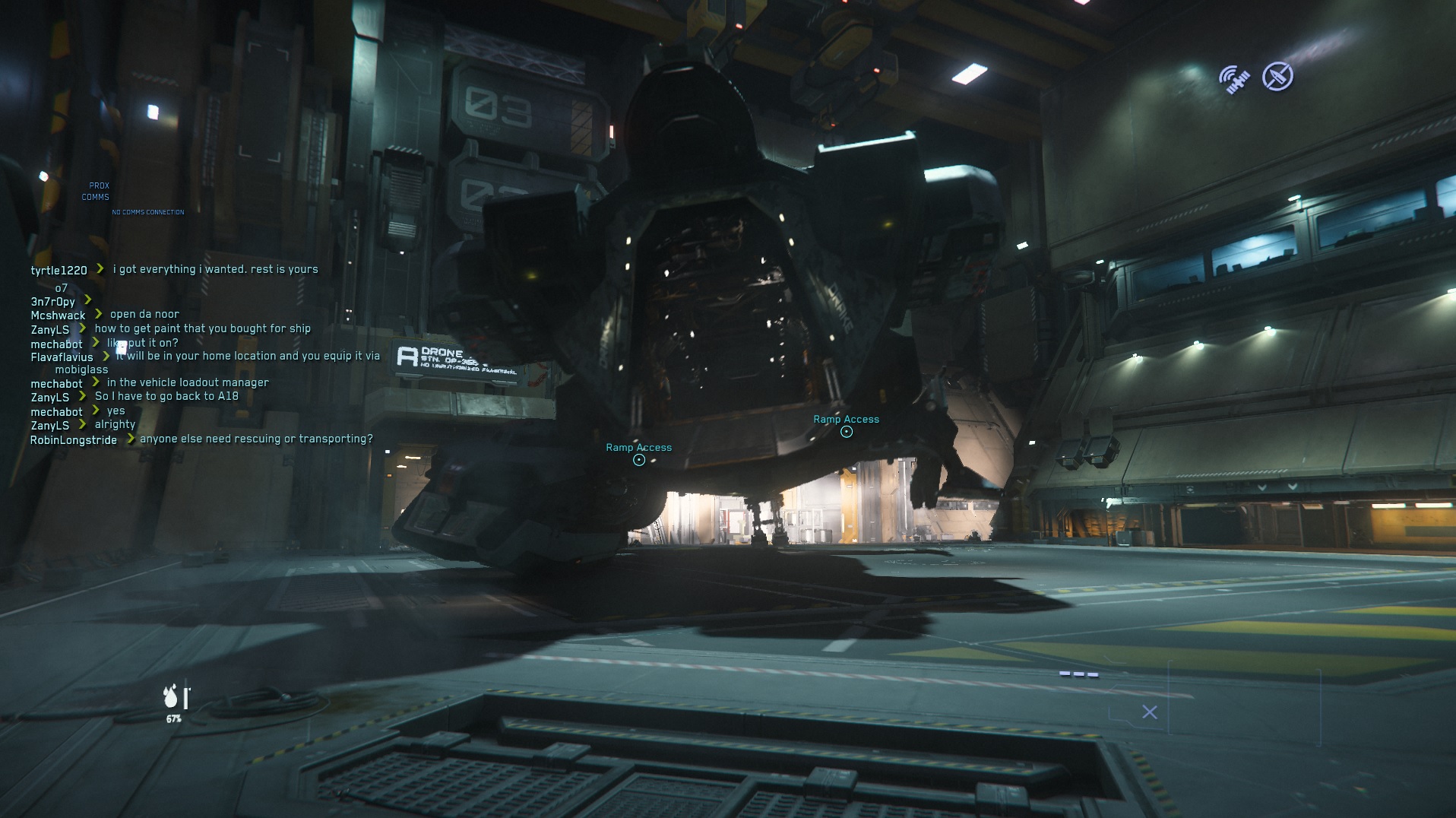Select the hydration status icon showing 67%

tap(173, 696)
